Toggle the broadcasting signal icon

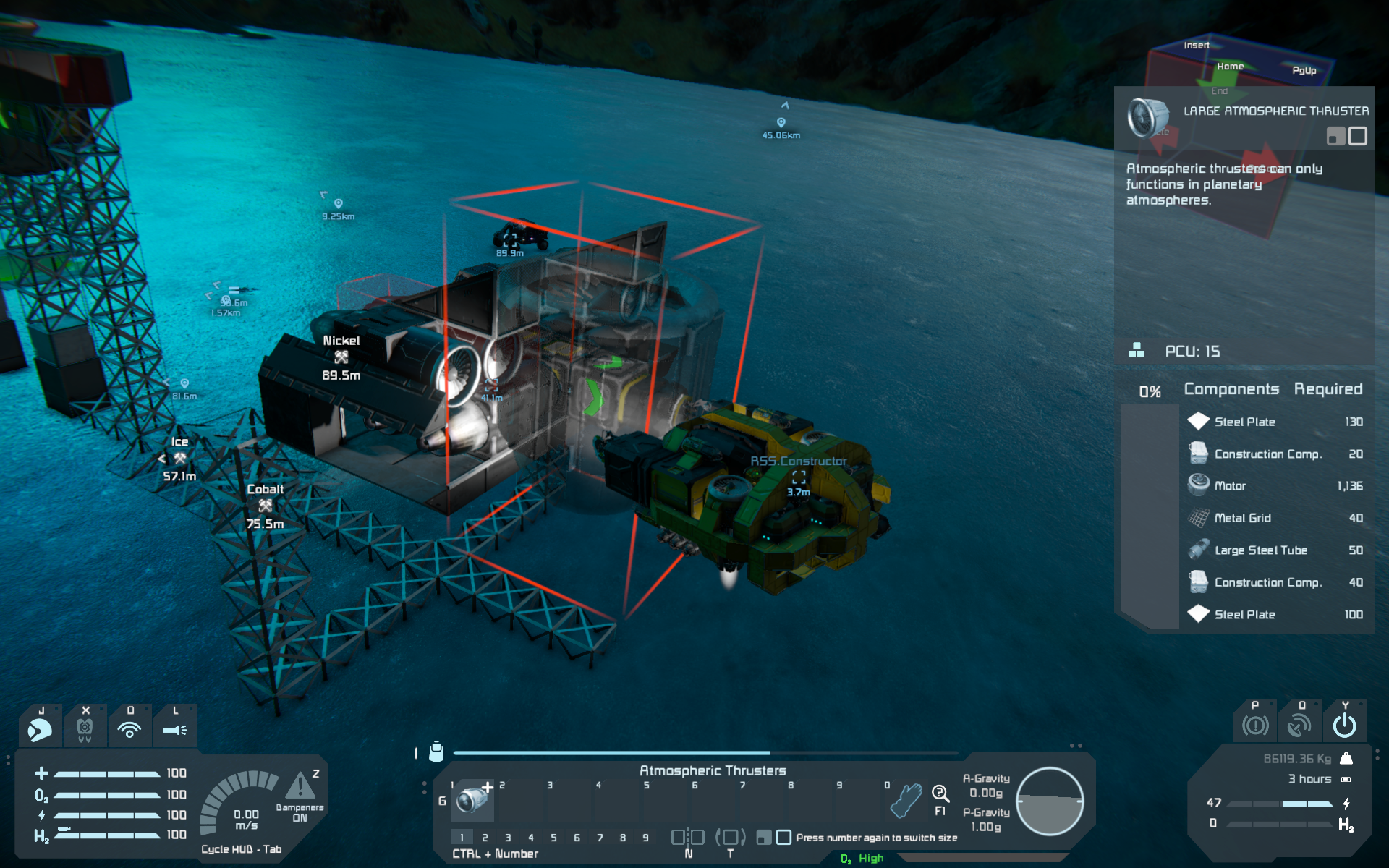pos(129,729)
